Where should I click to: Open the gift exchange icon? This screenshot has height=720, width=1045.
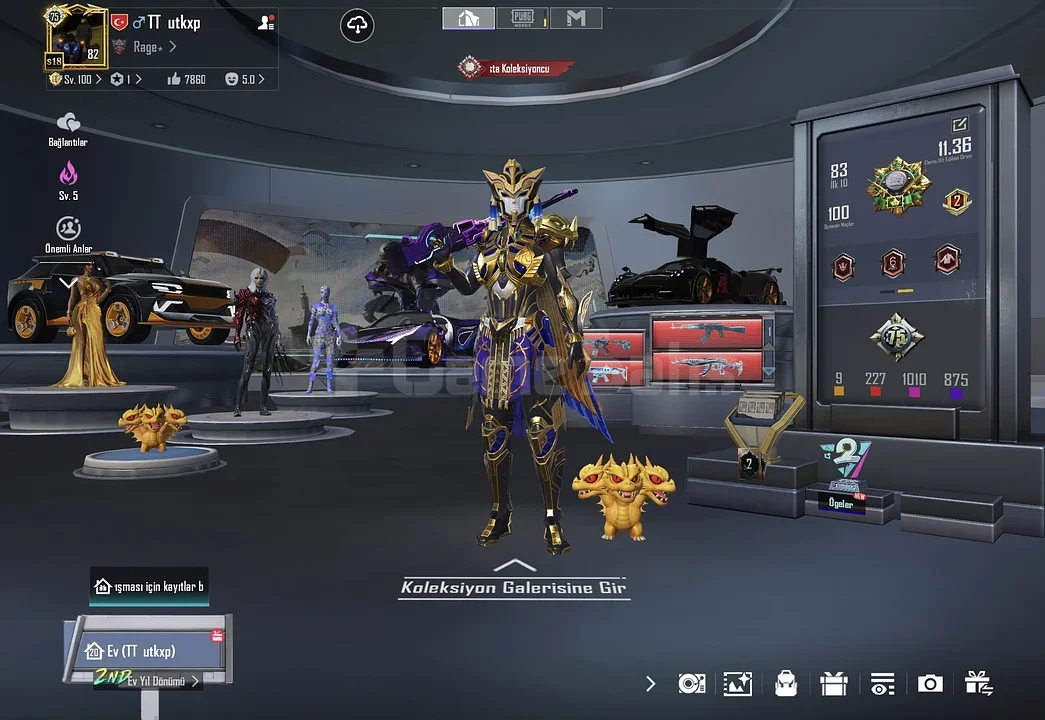[978, 684]
